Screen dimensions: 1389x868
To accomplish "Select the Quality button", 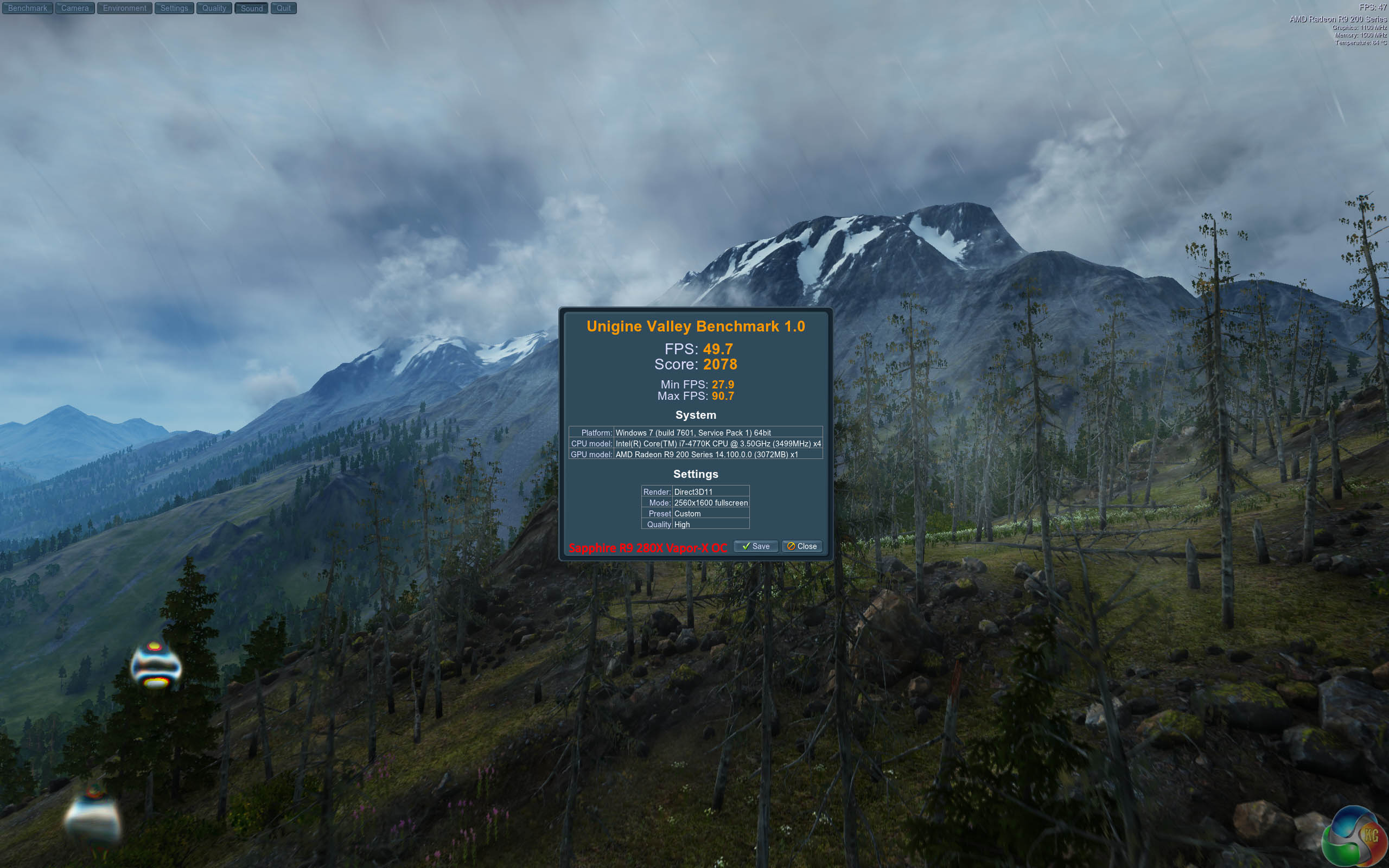I will pyautogui.click(x=214, y=8).
